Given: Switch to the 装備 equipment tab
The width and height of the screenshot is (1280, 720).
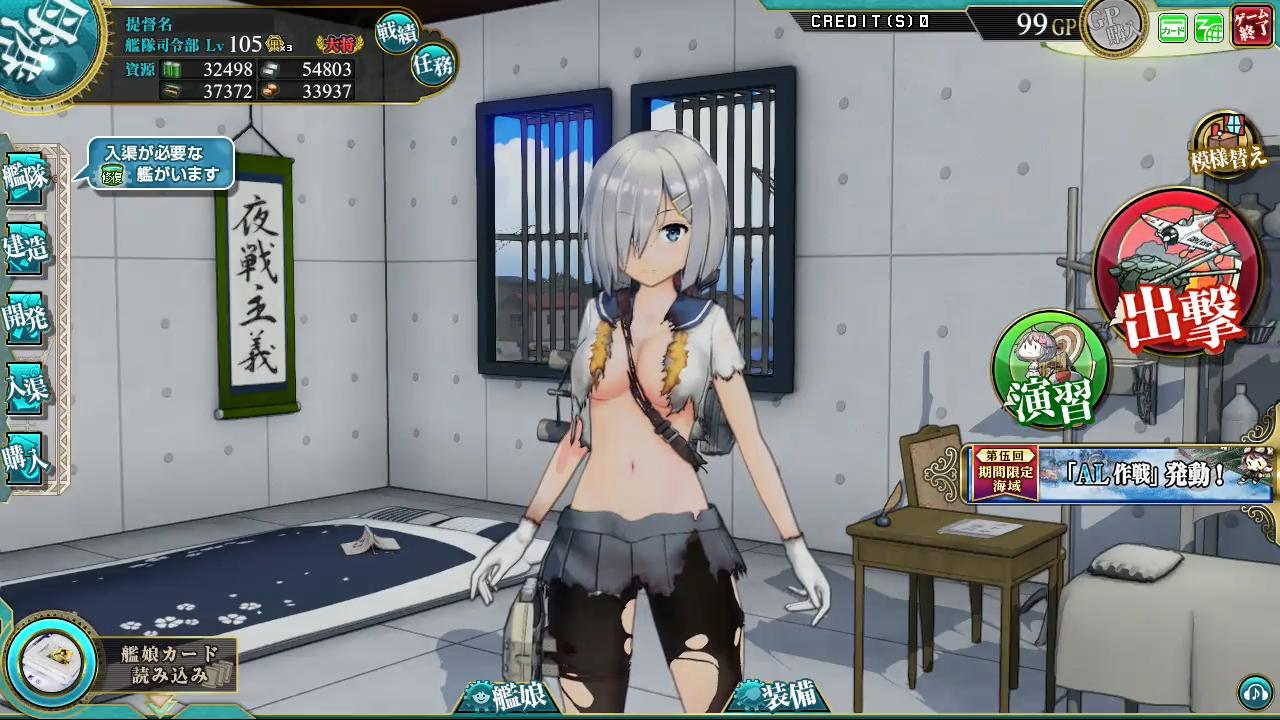Looking at the screenshot, I should [x=777, y=696].
